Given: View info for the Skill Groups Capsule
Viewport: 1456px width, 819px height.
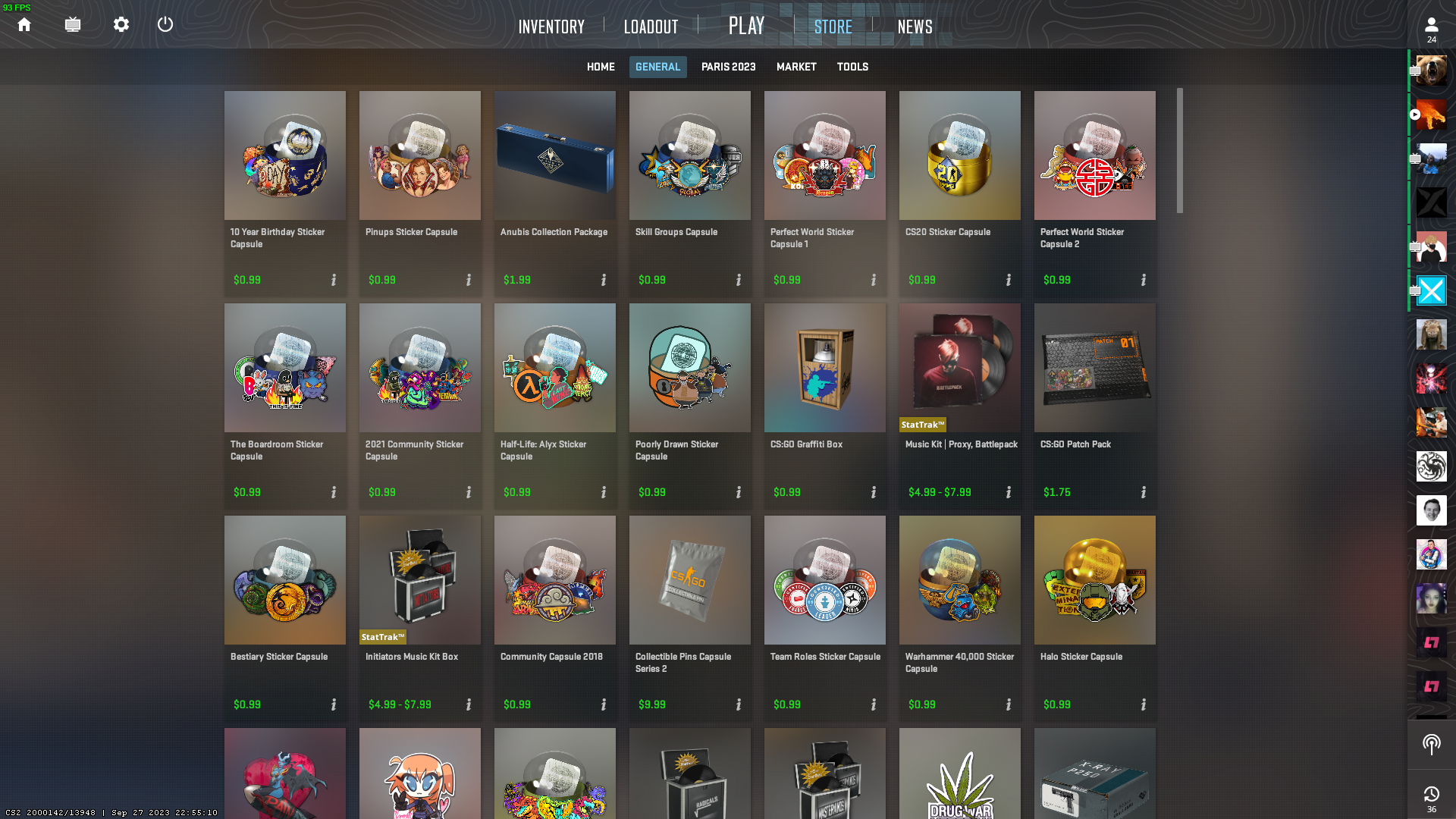Looking at the screenshot, I should click(x=738, y=280).
